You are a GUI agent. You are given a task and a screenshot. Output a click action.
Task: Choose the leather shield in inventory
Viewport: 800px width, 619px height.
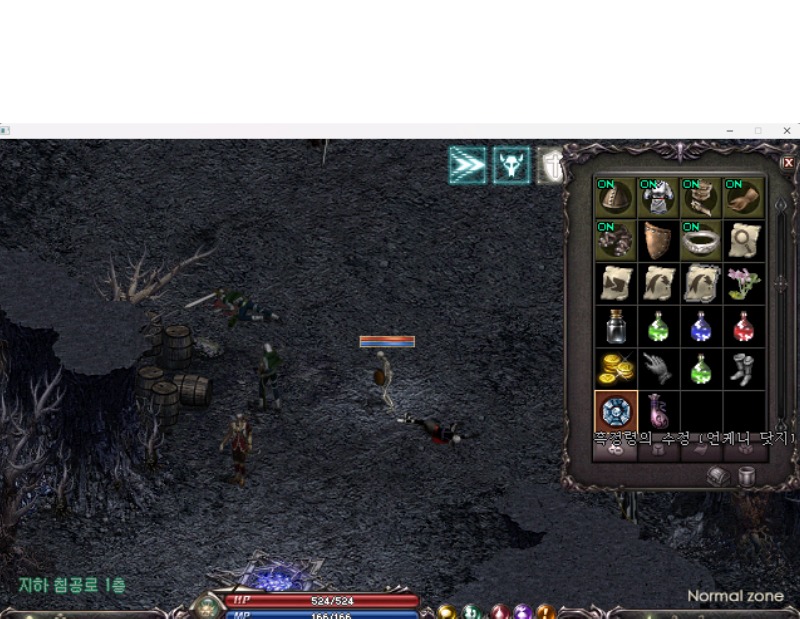coord(658,241)
